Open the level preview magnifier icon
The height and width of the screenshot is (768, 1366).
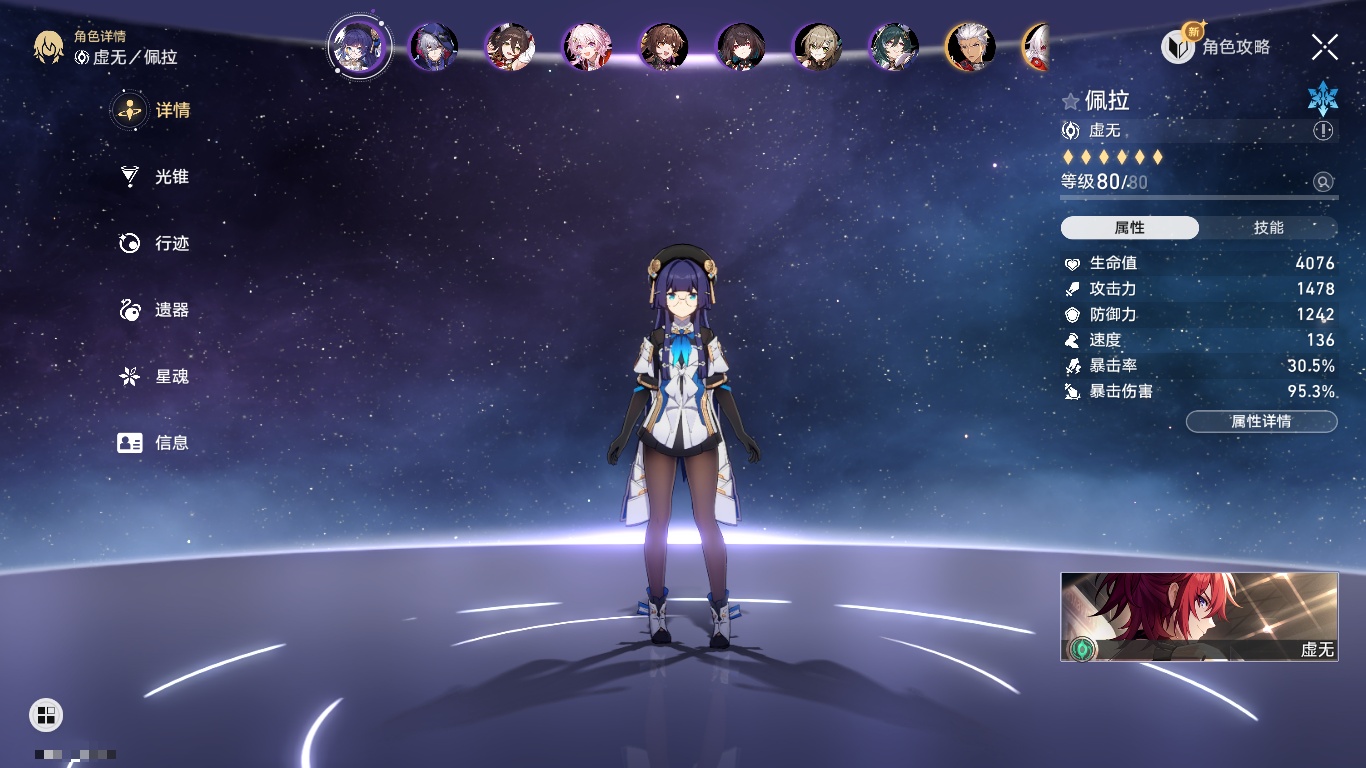pos(1323,182)
